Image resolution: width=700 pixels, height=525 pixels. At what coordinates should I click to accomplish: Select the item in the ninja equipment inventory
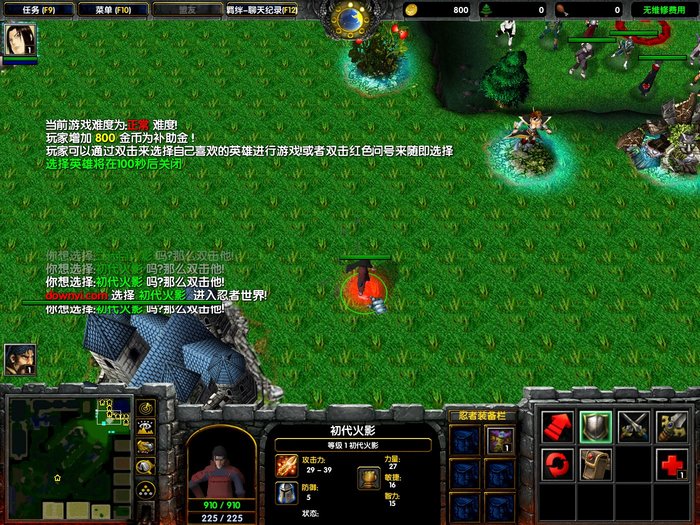click(500, 440)
